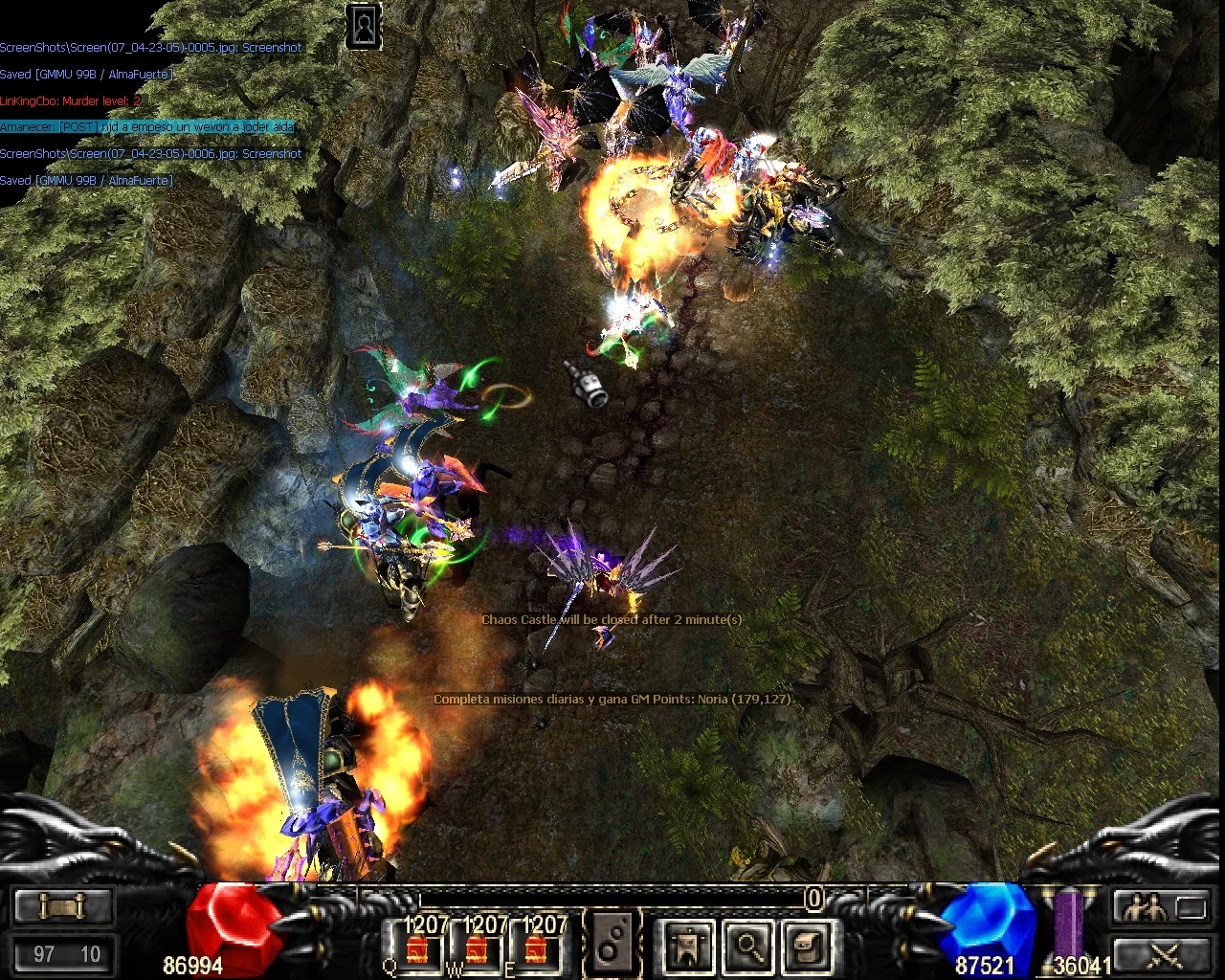Click the portrait icon at top of screen
1225x980 pixels.
[364, 27]
